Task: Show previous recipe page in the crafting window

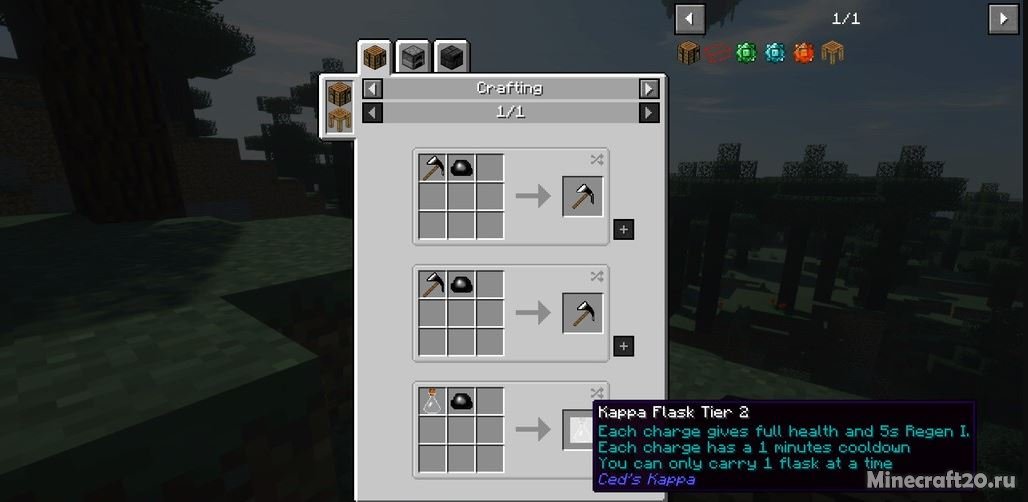Action: pyautogui.click(x=372, y=112)
